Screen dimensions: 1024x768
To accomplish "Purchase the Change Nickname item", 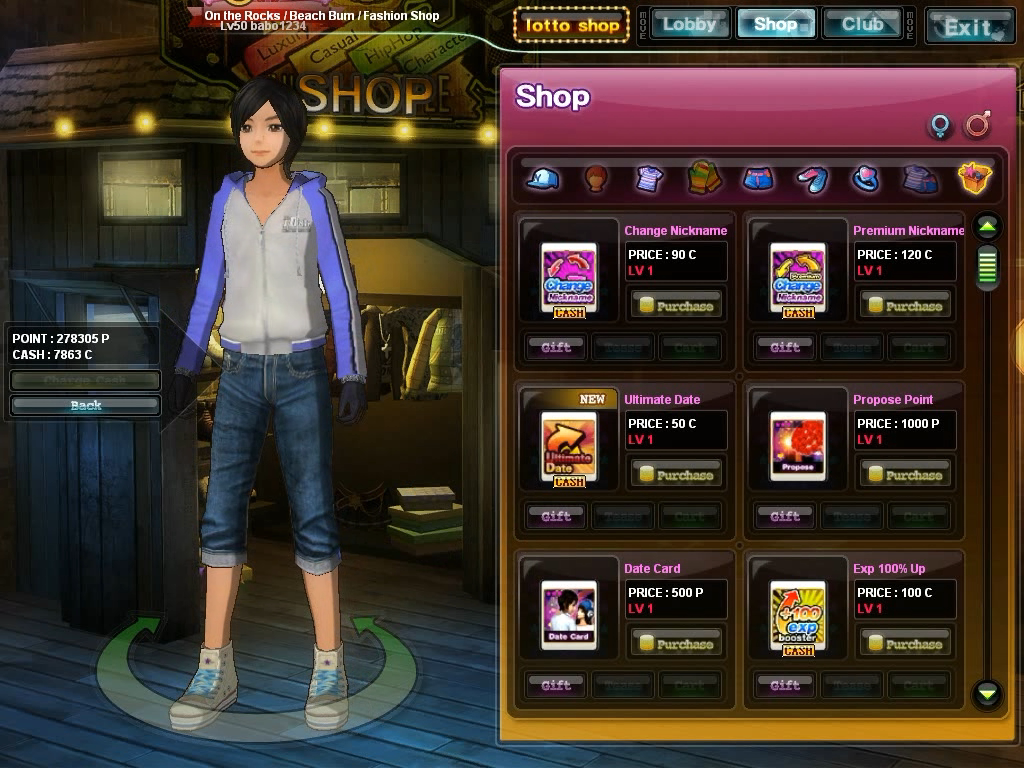I will tap(676, 306).
